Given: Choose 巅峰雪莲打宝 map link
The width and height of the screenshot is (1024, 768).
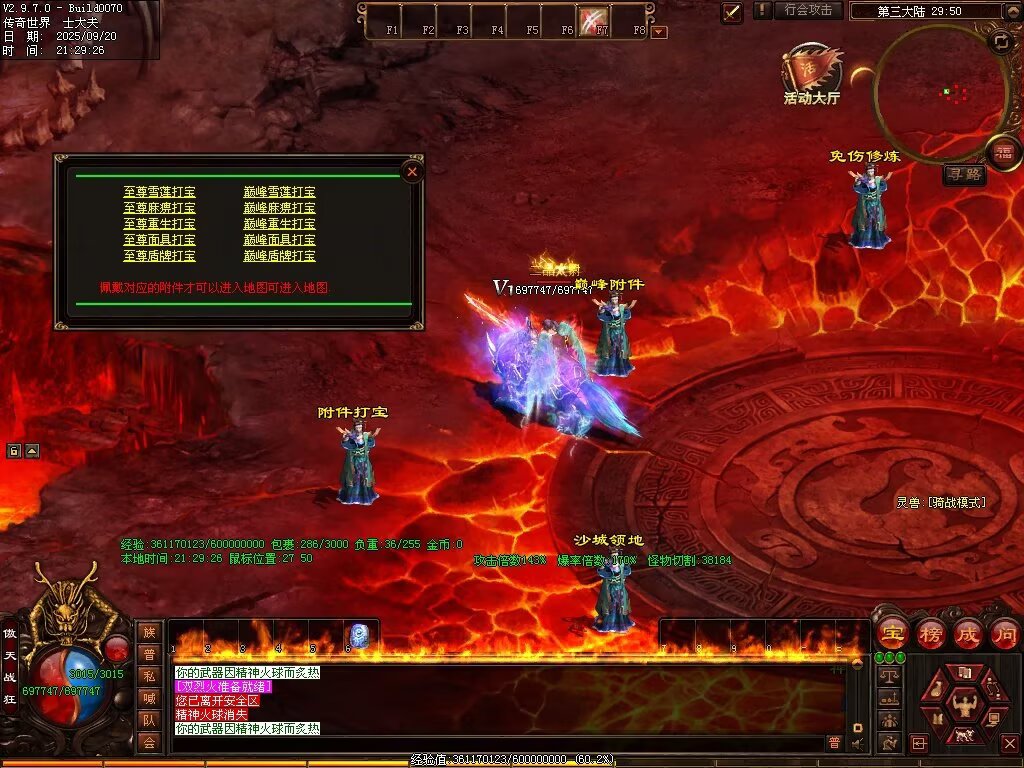Looking at the screenshot, I should click(280, 192).
